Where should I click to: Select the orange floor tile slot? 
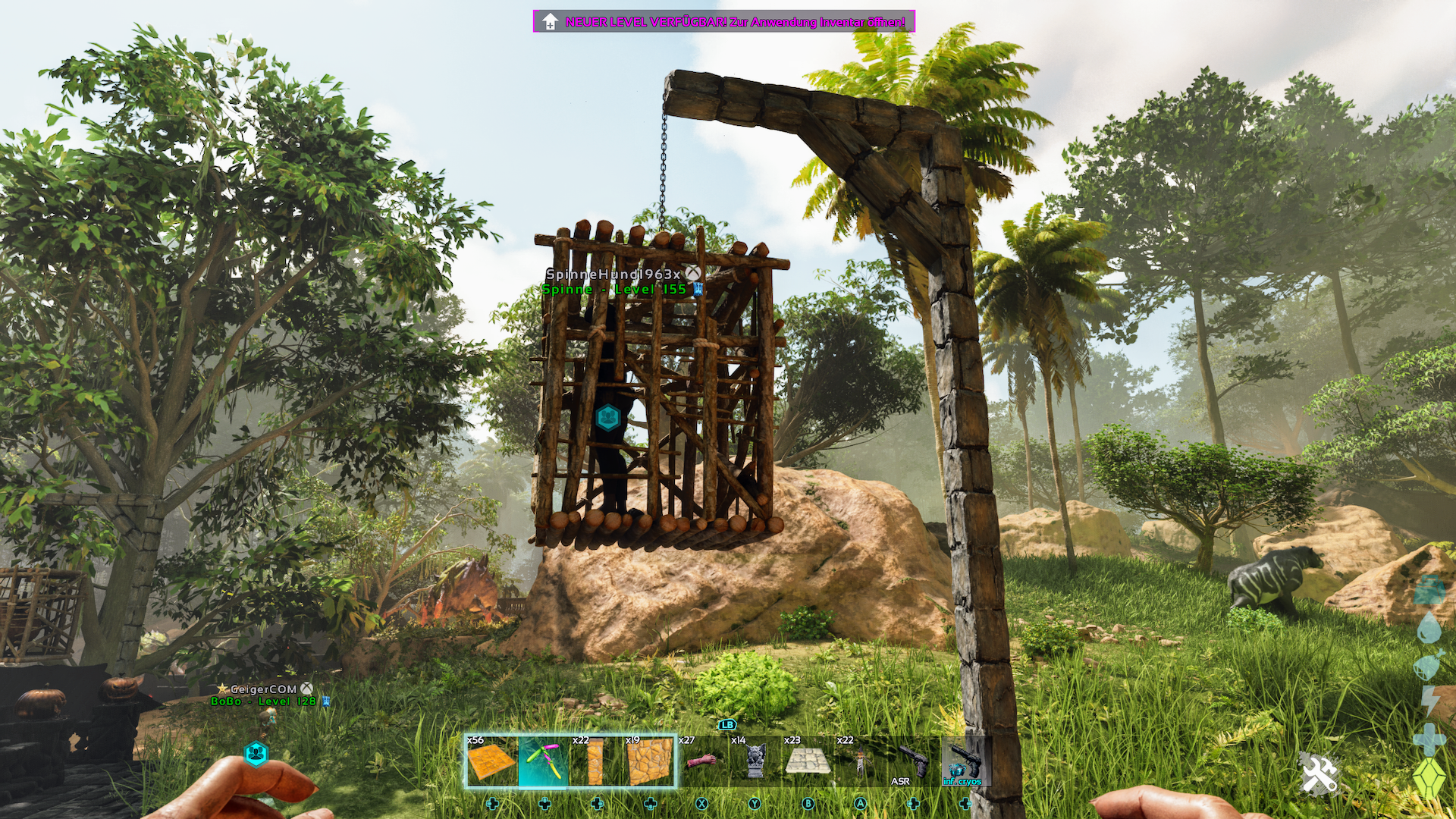(491, 761)
